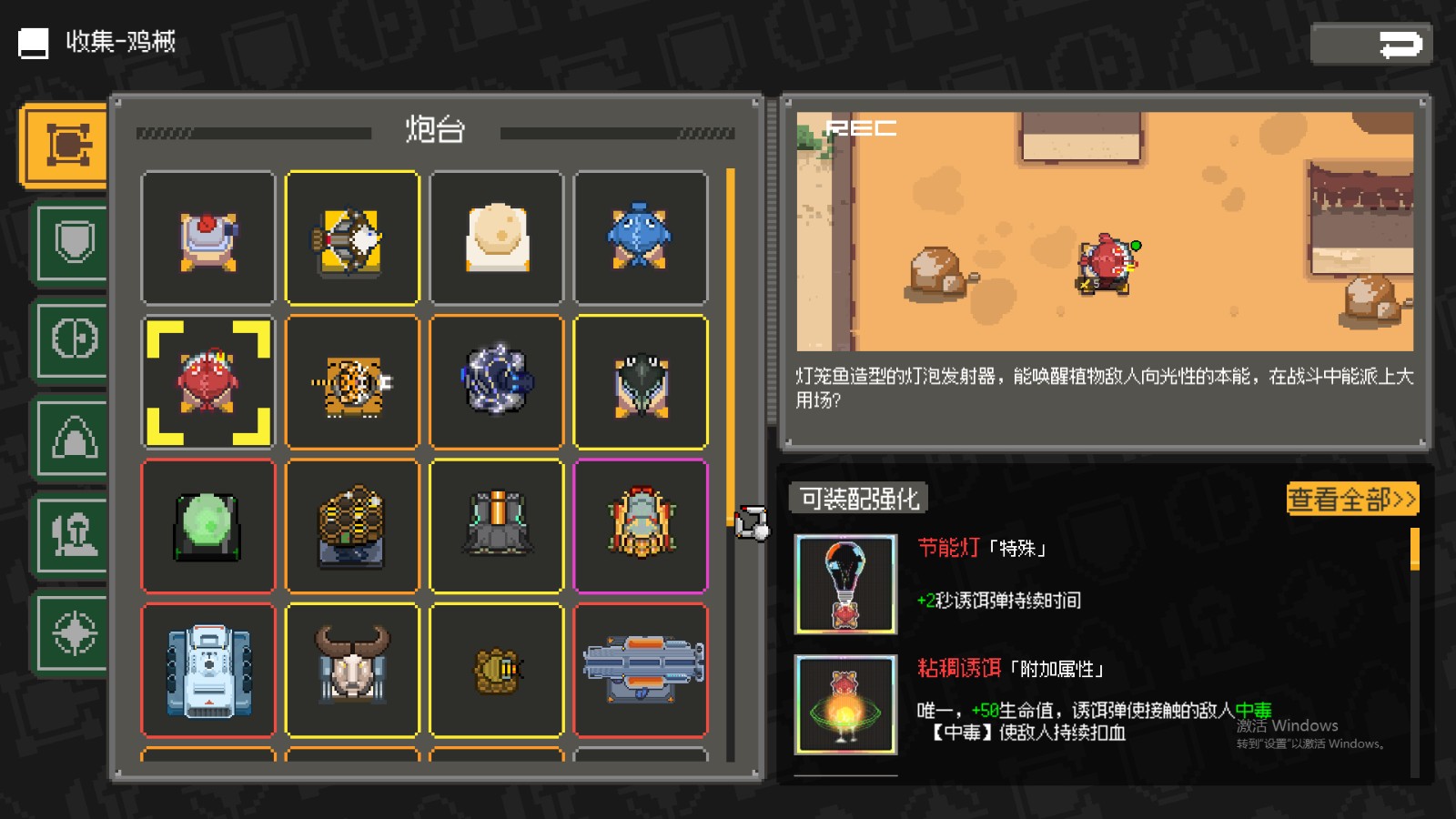Open the 节能灯 enhancement thumbnail
Image resolution: width=1456 pixels, height=819 pixels.
[846, 582]
